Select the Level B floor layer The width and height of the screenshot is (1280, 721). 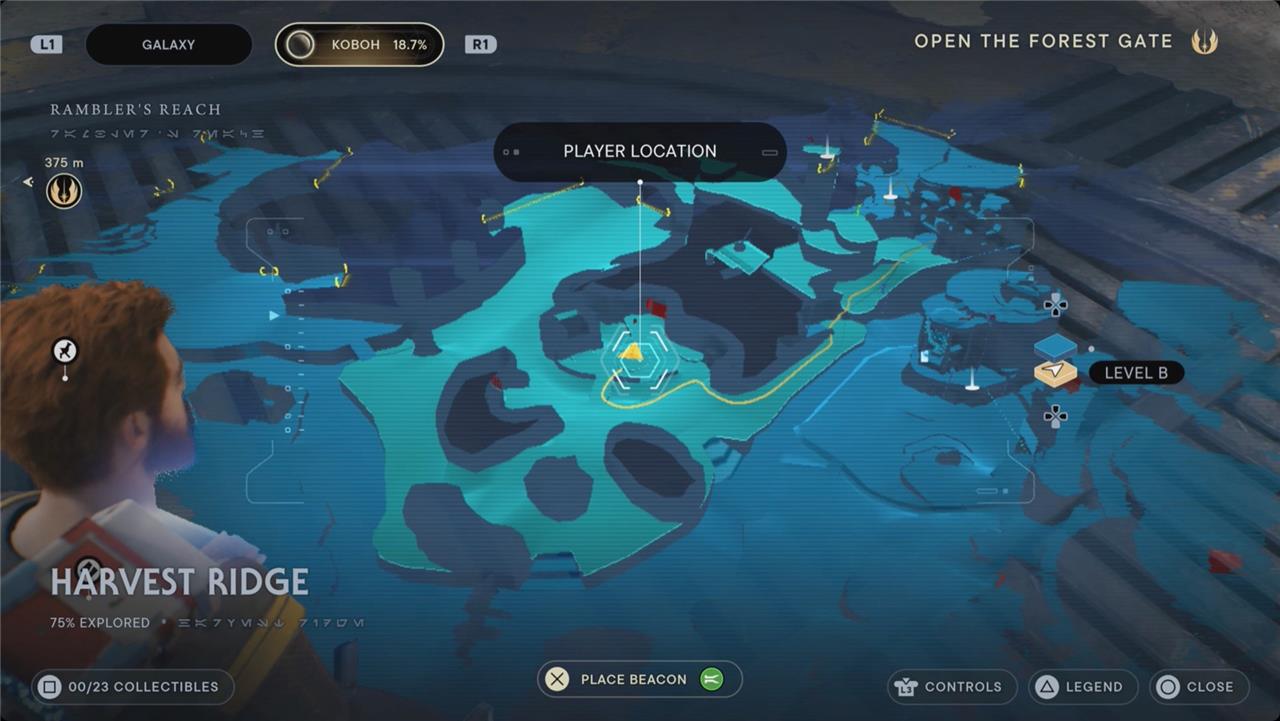point(1055,373)
